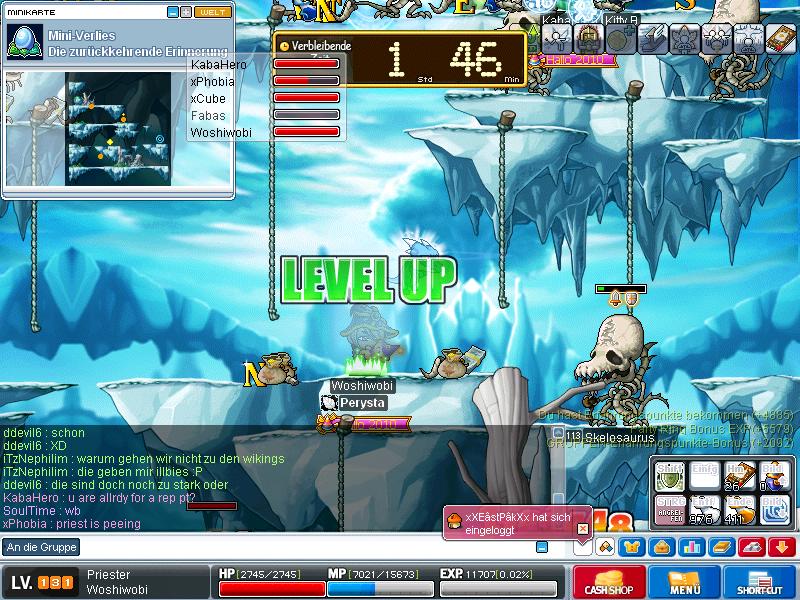Image resolution: width=800 pixels, height=600 pixels.
Task: Click the winged boots buff icon
Action: [653, 38]
